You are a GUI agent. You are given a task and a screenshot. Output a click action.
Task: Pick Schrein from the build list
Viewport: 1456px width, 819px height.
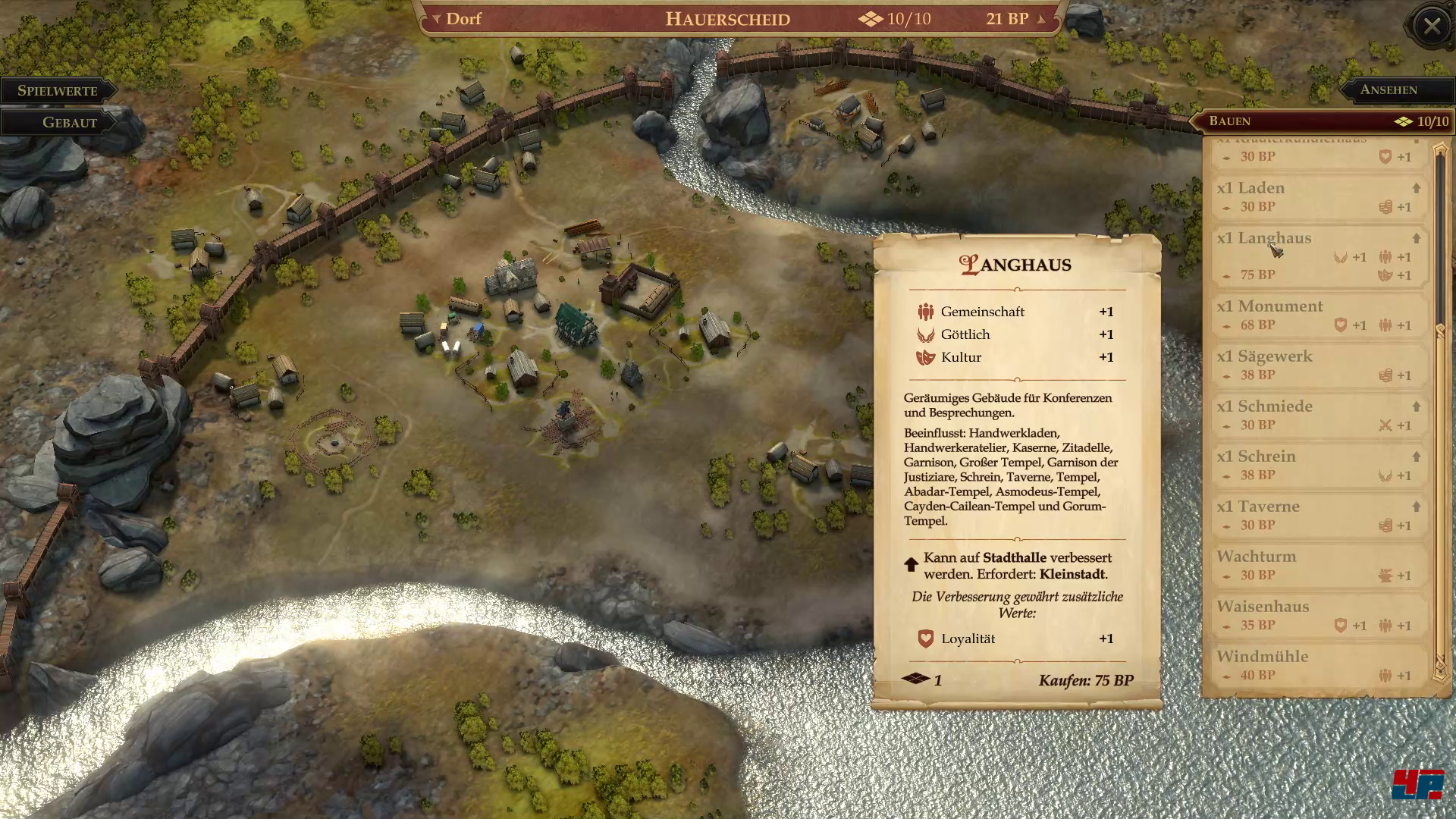click(x=1318, y=465)
